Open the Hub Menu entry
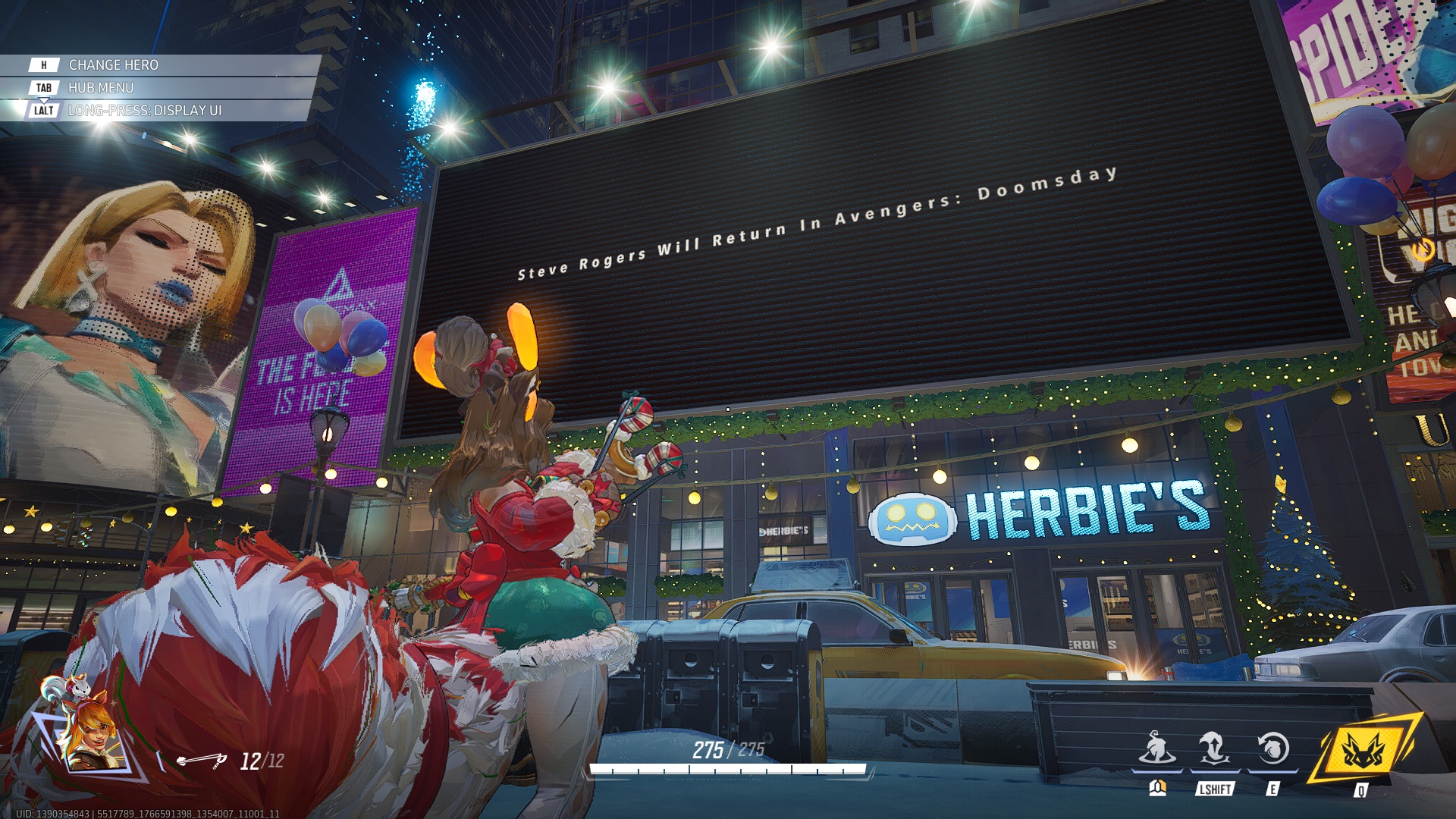Image resolution: width=1456 pixels, height=819 pixels. click(x=101, y=88)
